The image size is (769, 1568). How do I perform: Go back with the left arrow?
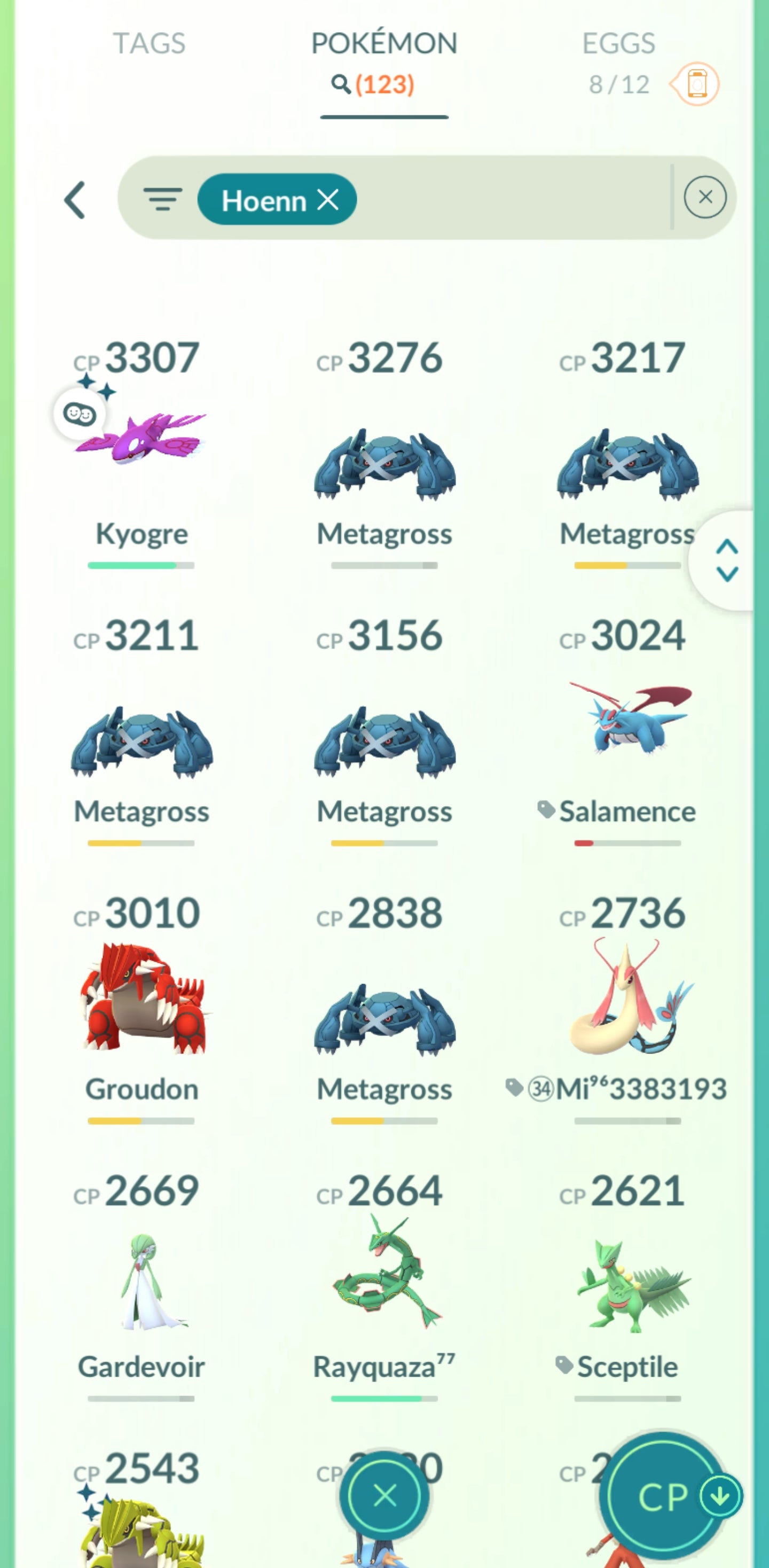pos(75,200)
